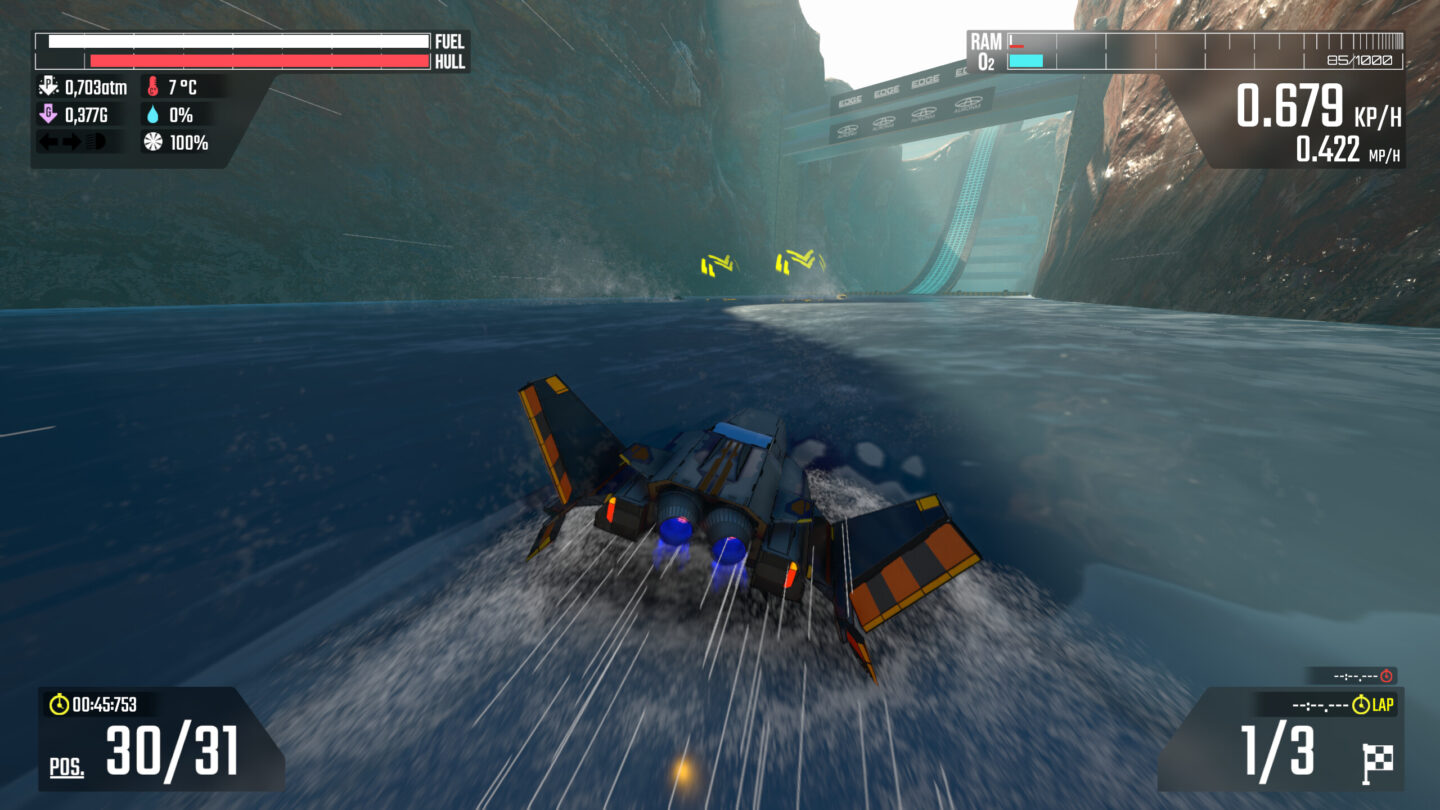Click the cyan O2 level bar
This screenshot has height=810, width=1440.
click(1025, 60)
